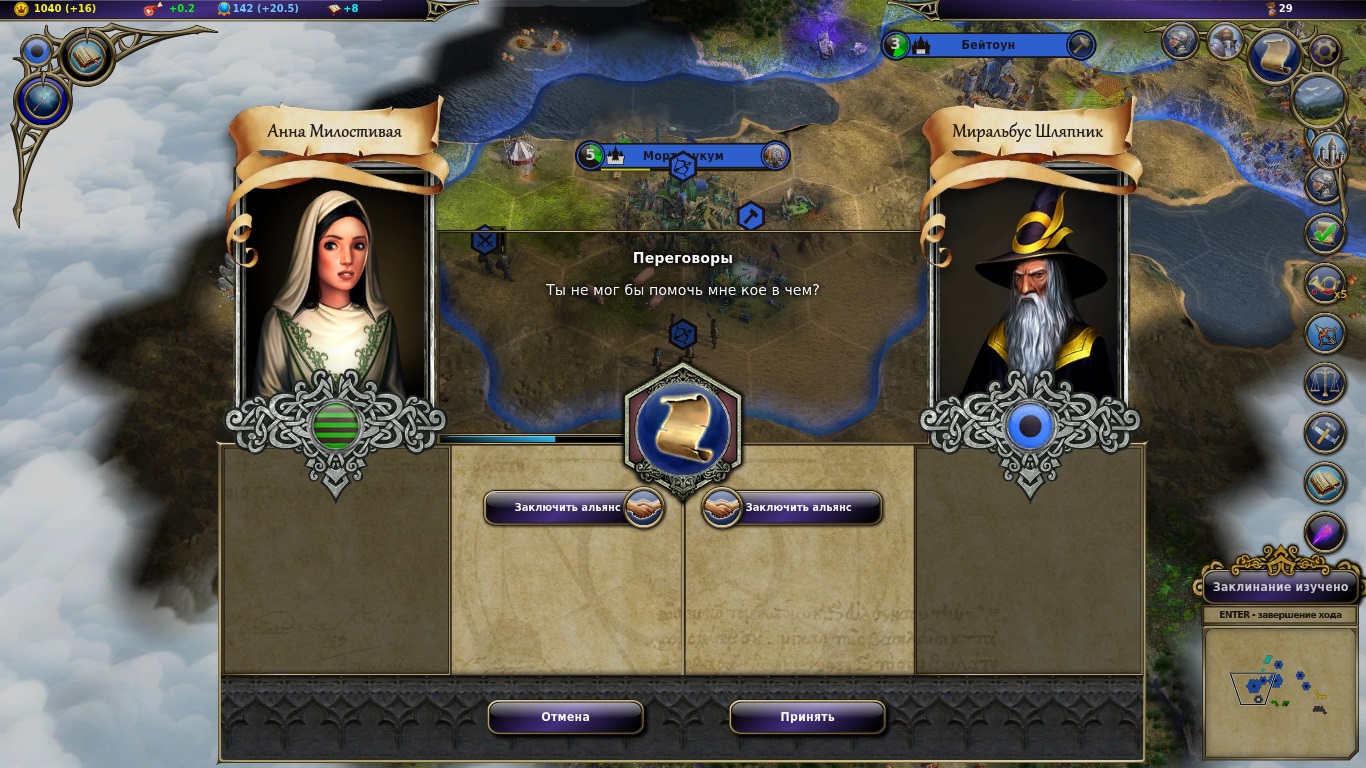Open the horn x5 notification icon
Image resolution: width=1366 pixels, height=768 pixels.
click(1325, 284)
